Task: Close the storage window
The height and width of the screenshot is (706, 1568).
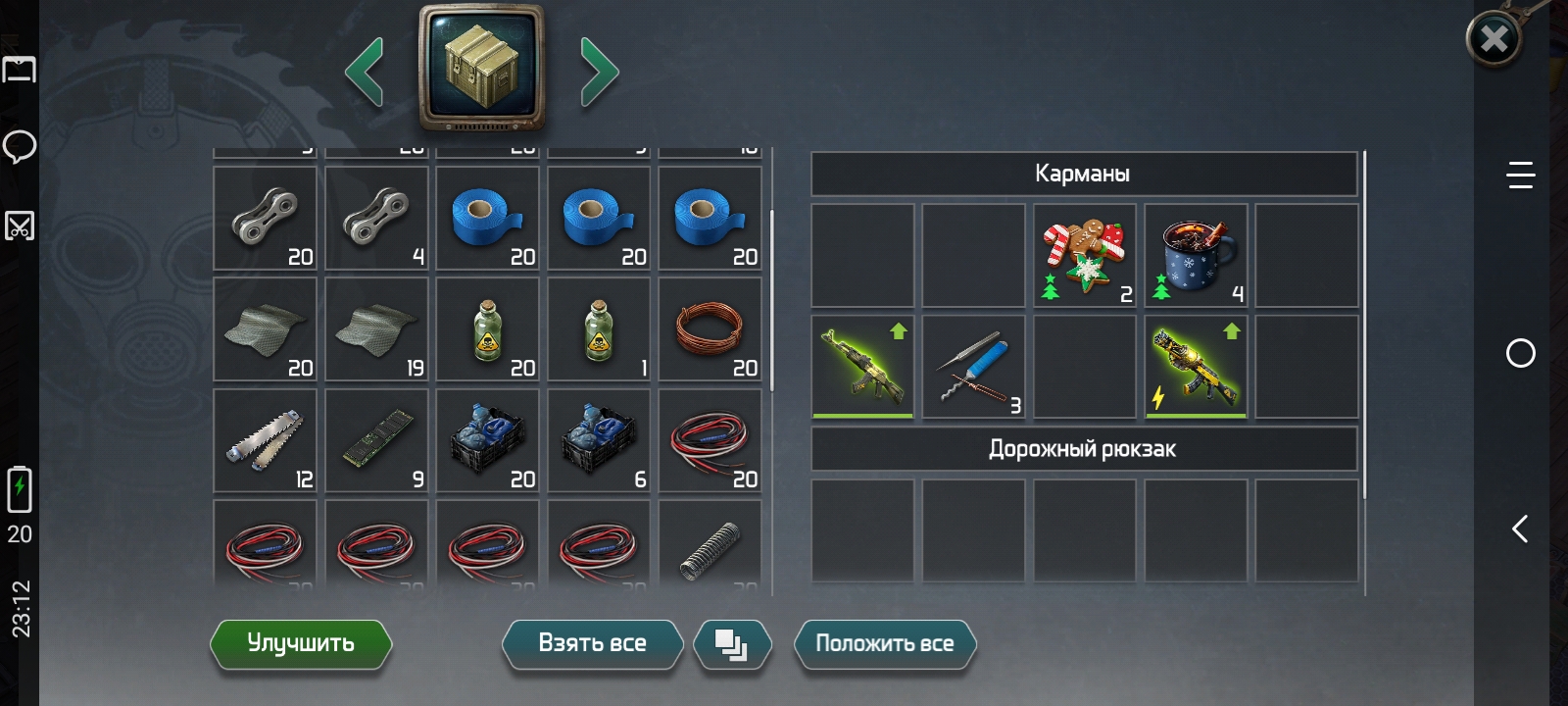Action: (x=1494, y=39)
